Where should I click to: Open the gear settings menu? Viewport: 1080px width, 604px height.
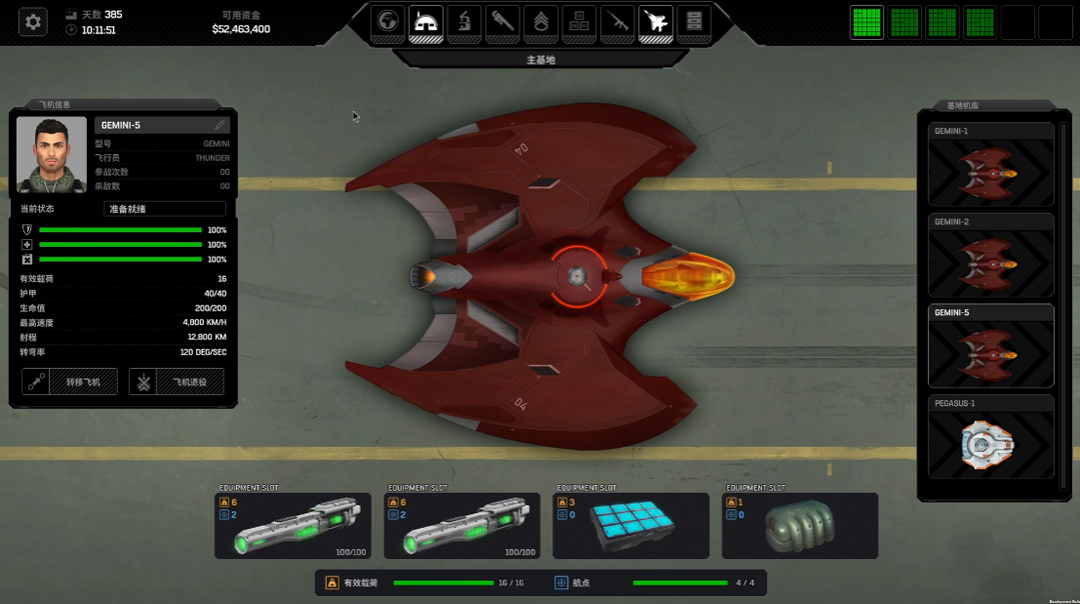coord(33,21)
